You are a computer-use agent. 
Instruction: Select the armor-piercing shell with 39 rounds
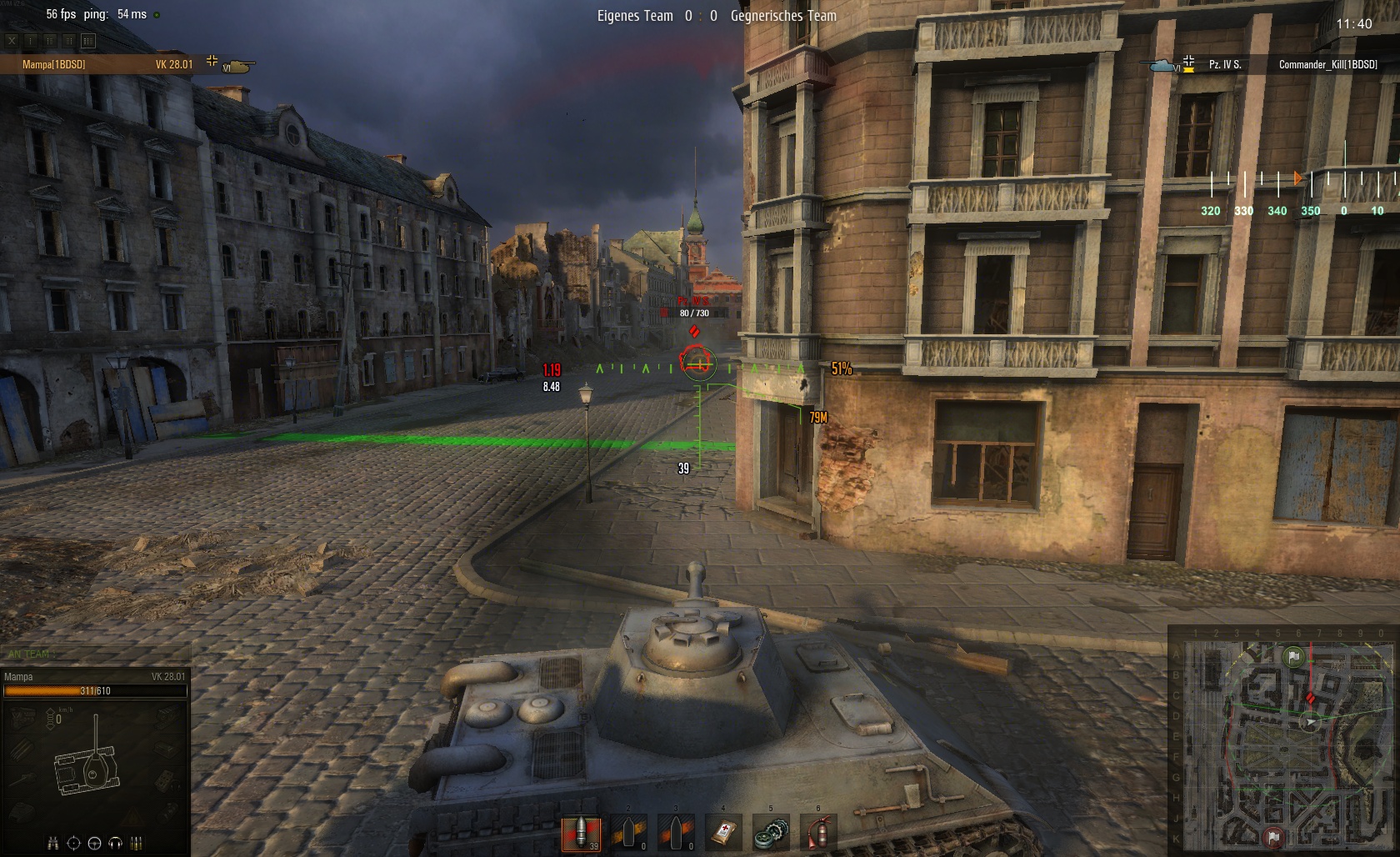[x=580, y=833]
